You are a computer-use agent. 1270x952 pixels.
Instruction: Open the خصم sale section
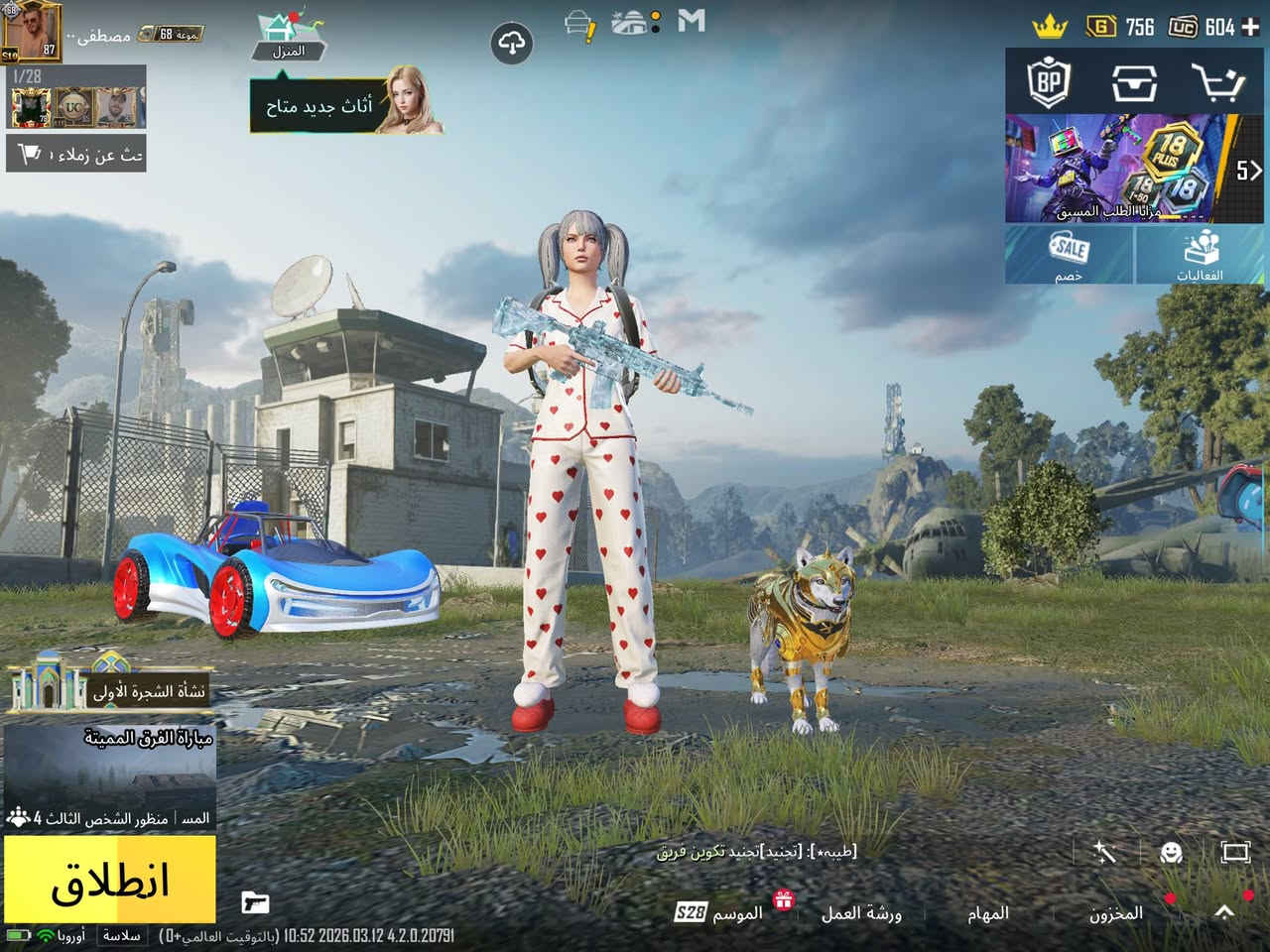1069,255
